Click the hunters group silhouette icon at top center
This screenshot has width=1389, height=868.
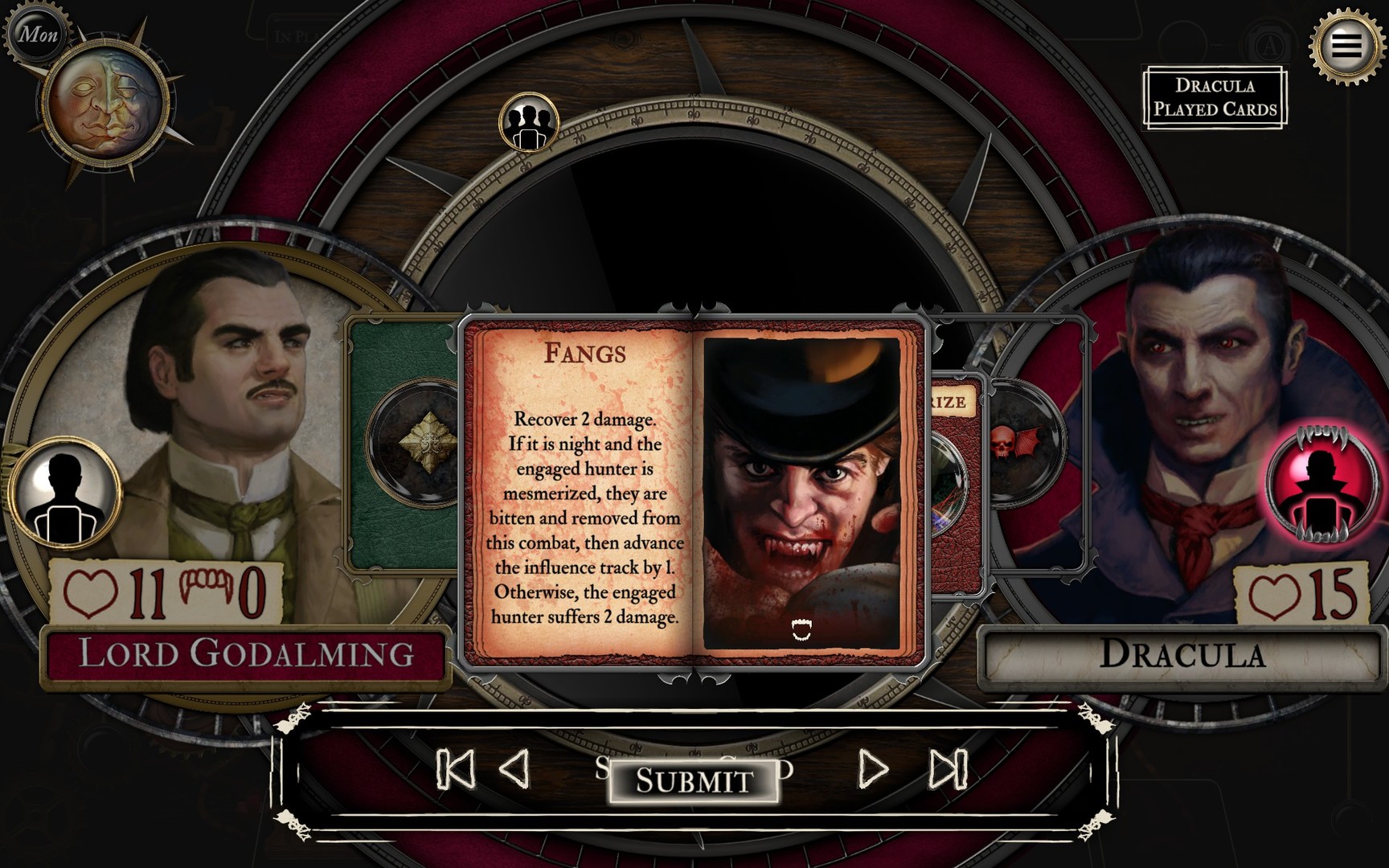(527, 121)
